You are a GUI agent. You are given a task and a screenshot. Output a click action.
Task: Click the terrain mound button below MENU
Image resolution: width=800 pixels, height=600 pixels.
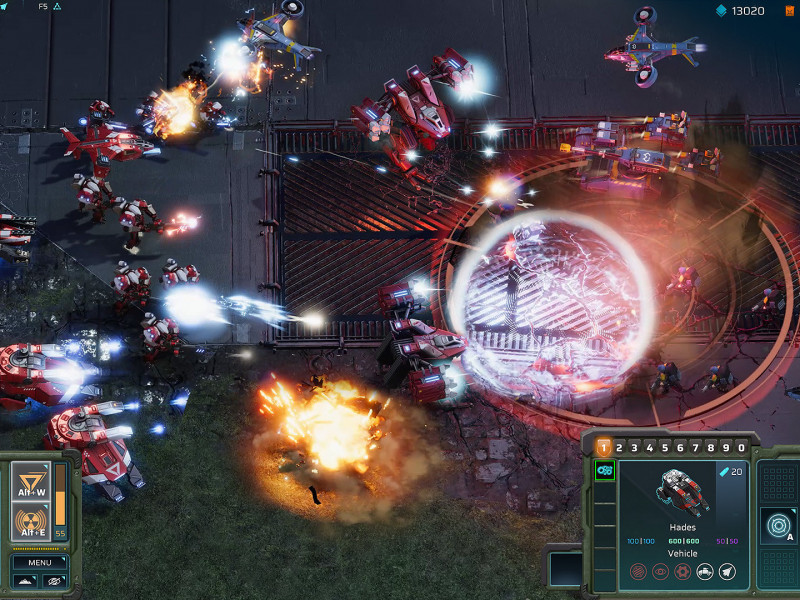point(26,581)
